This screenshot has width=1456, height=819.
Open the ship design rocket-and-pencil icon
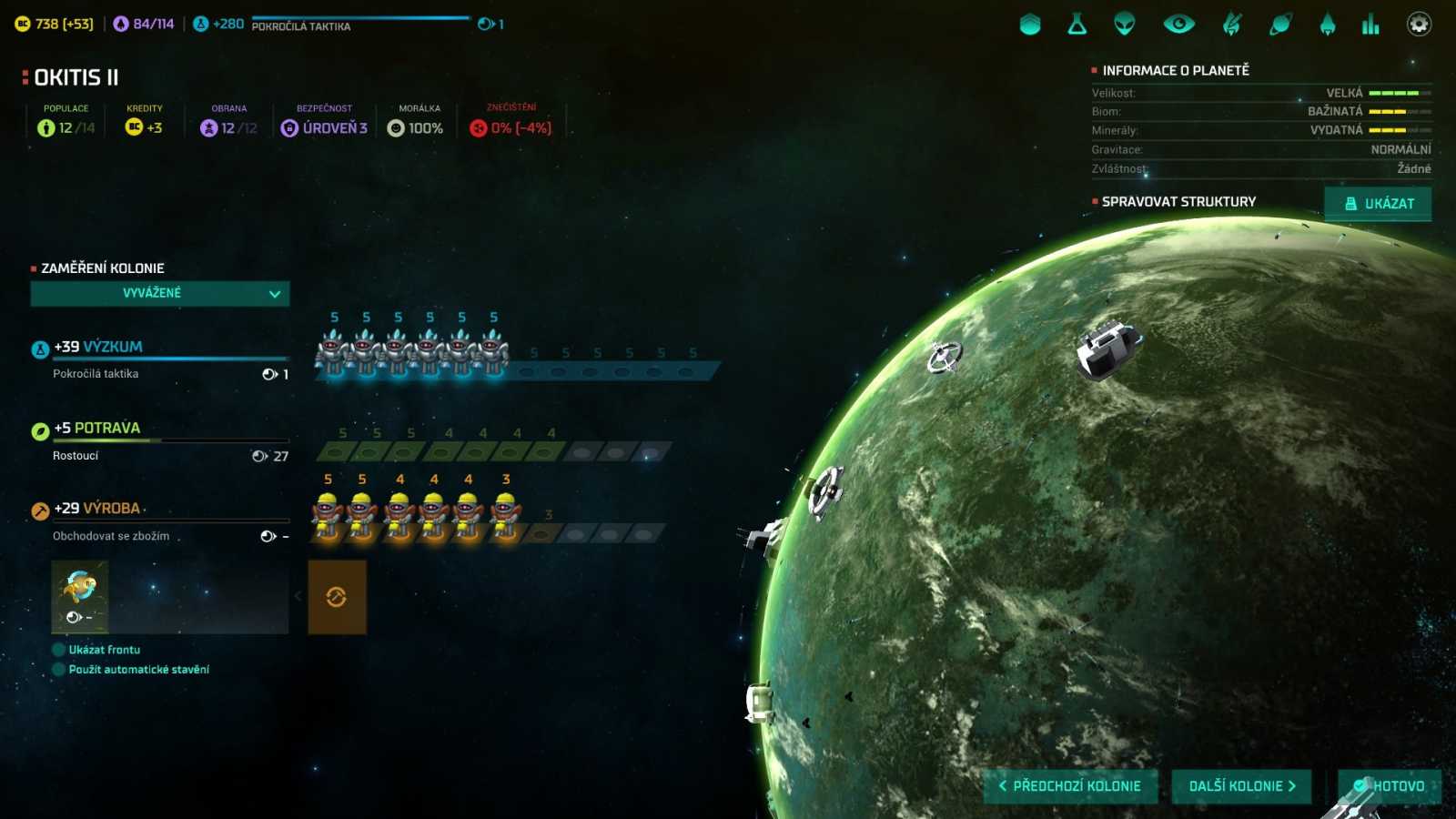point(1232,25)
